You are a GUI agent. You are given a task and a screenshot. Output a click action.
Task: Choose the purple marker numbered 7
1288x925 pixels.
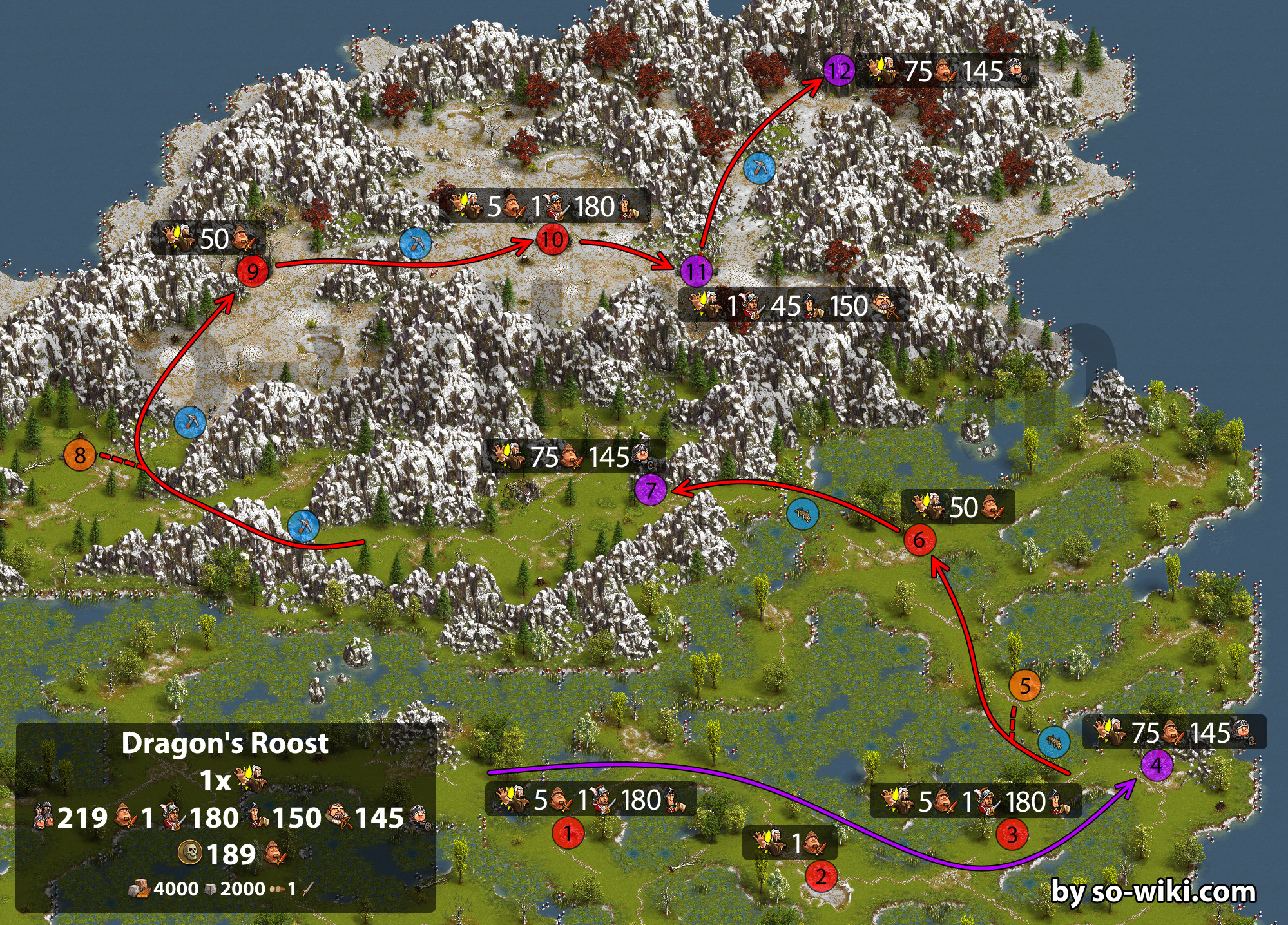[x=651, y=490]
